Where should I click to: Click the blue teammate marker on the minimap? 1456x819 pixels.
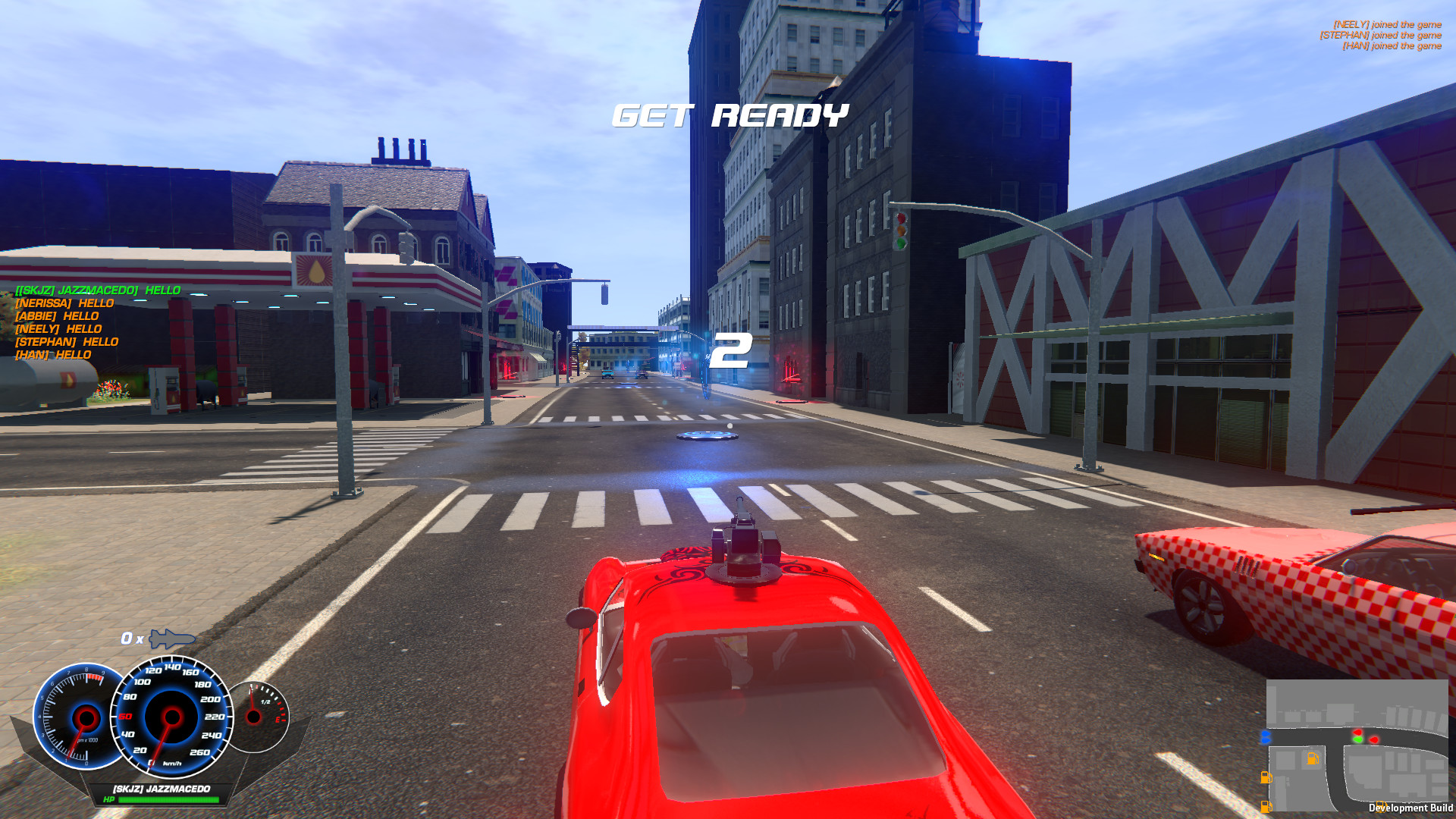pos(1266,735)
